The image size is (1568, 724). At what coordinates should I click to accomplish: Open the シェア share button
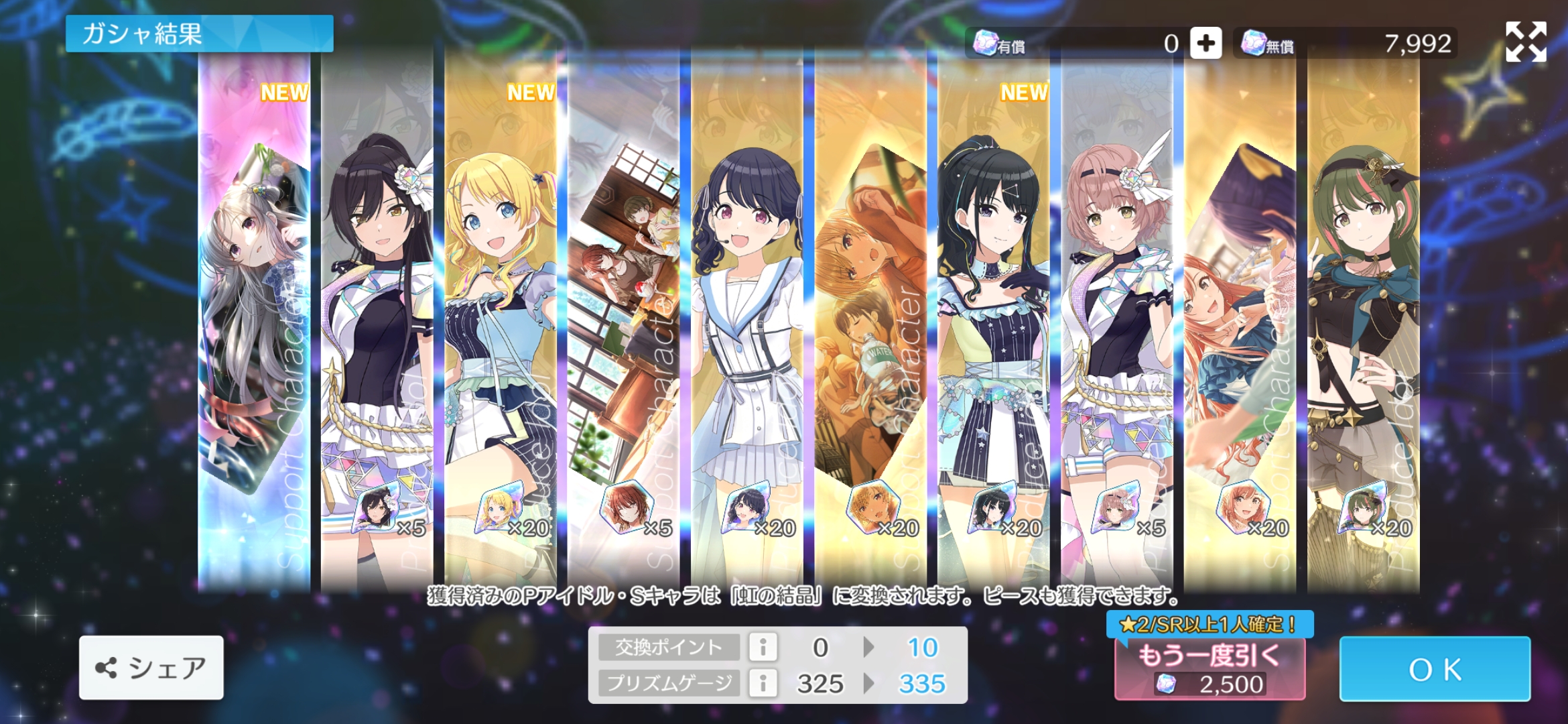click(151, 668)
